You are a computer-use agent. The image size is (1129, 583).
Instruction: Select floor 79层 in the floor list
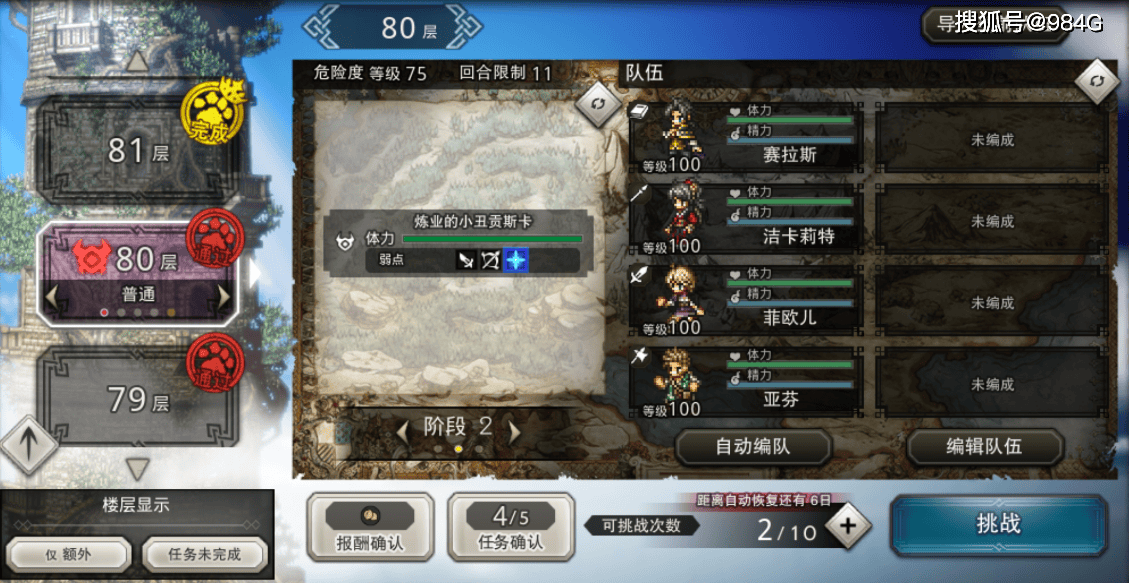point(138,400)
